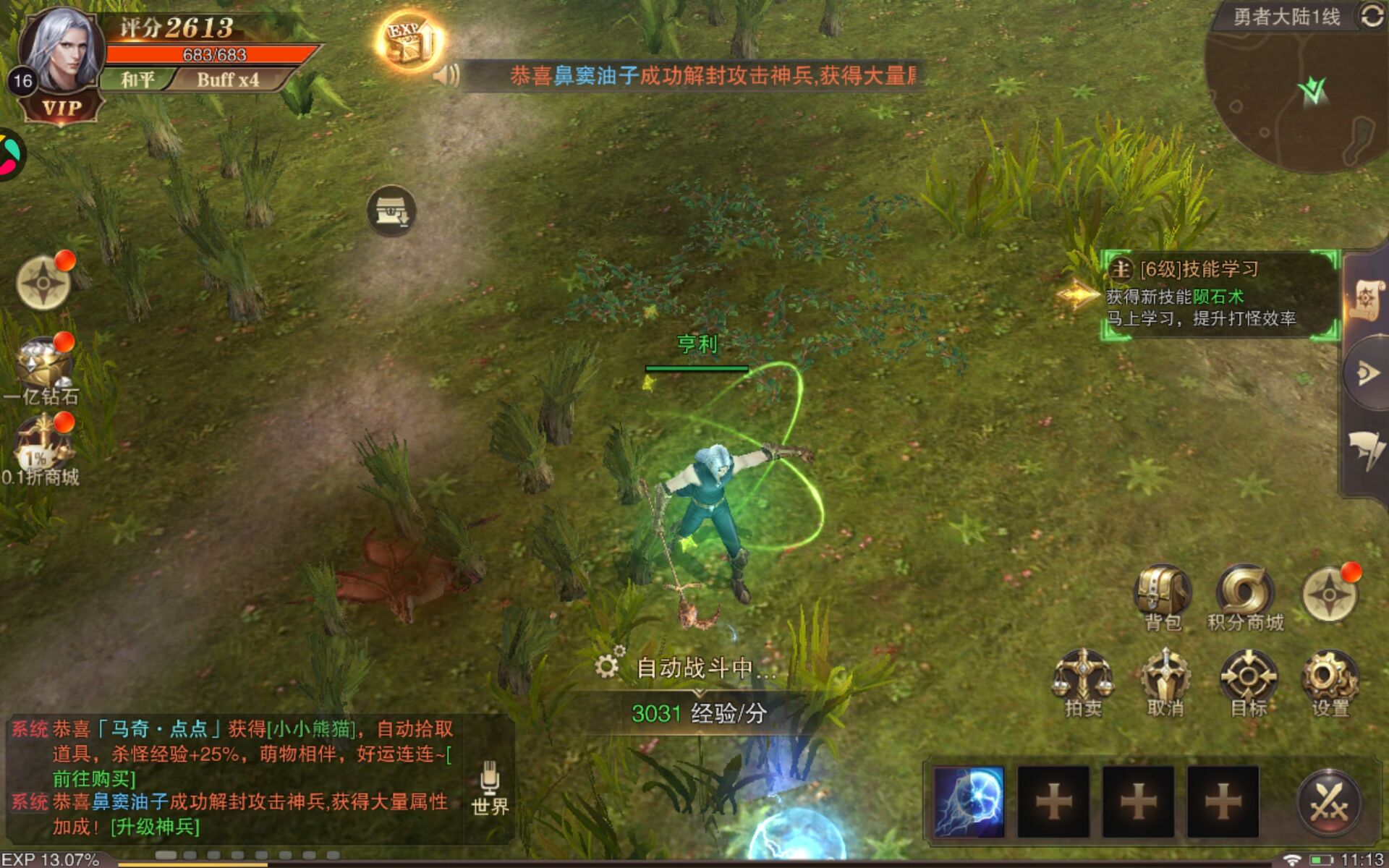Toggle the 和平 peace mode label
This screenshot has height=868, width=1389.
(x=137, y=80)
